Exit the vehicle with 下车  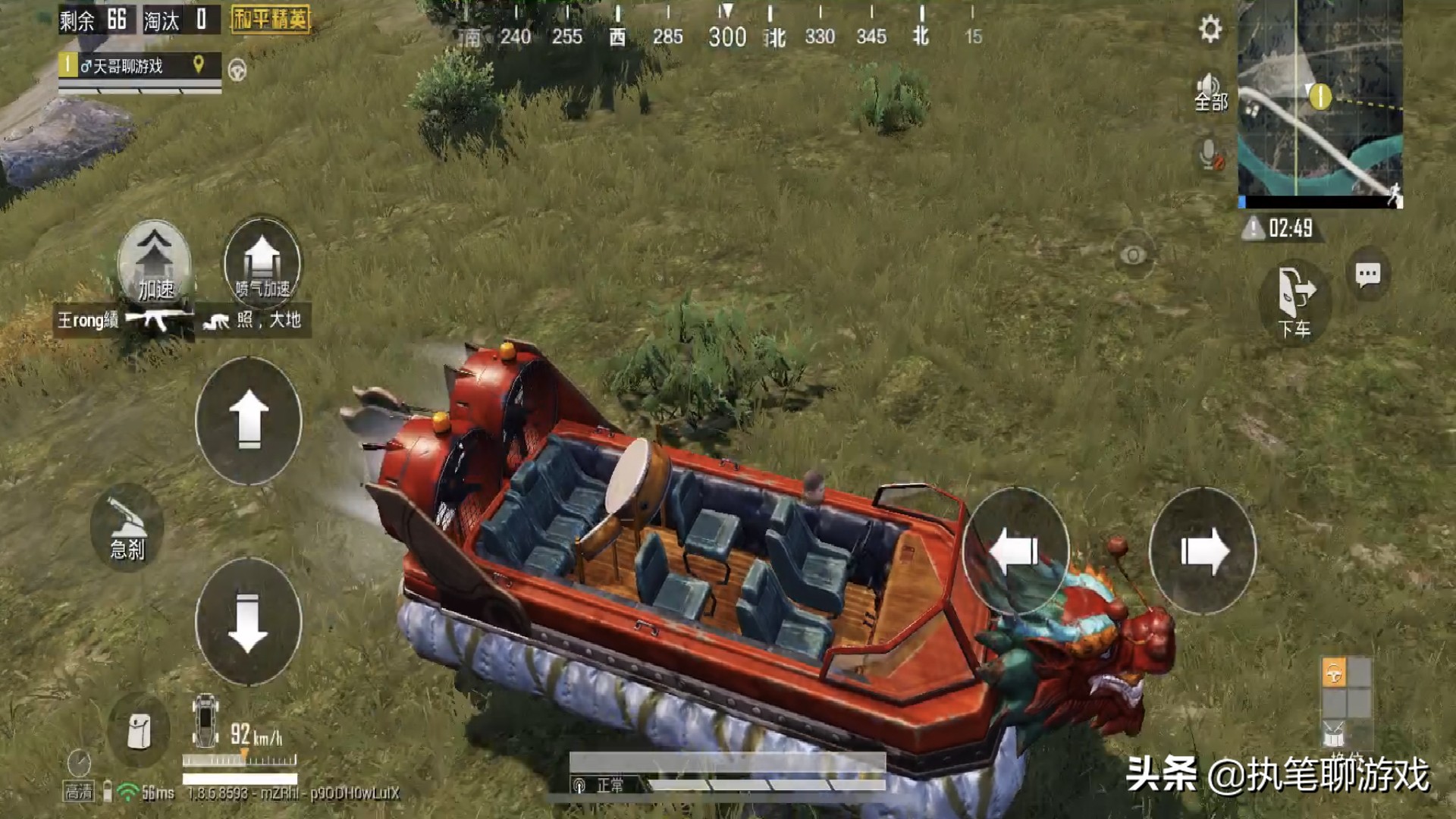[x=1294, y=301]
